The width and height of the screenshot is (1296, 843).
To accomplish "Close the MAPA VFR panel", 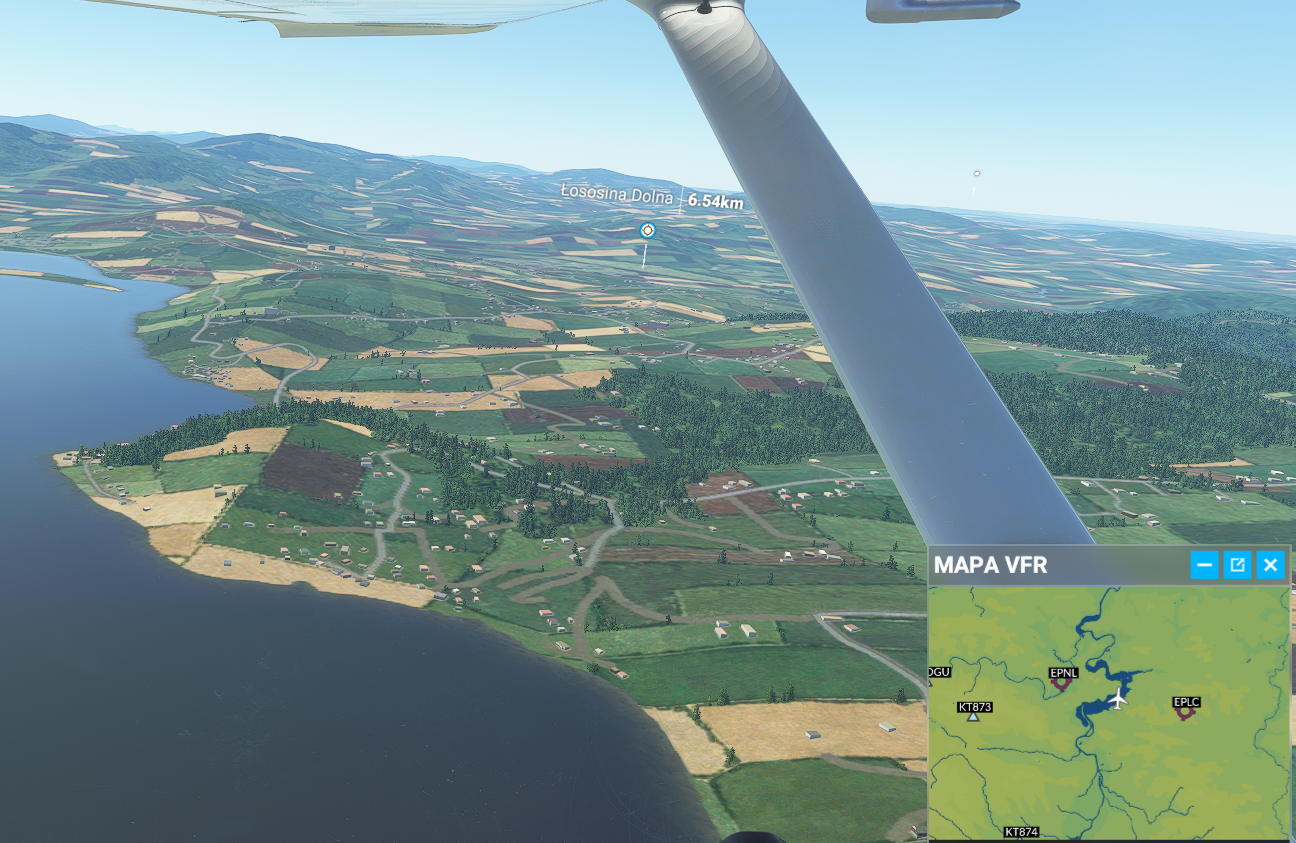I will [x=1270, y=565].
